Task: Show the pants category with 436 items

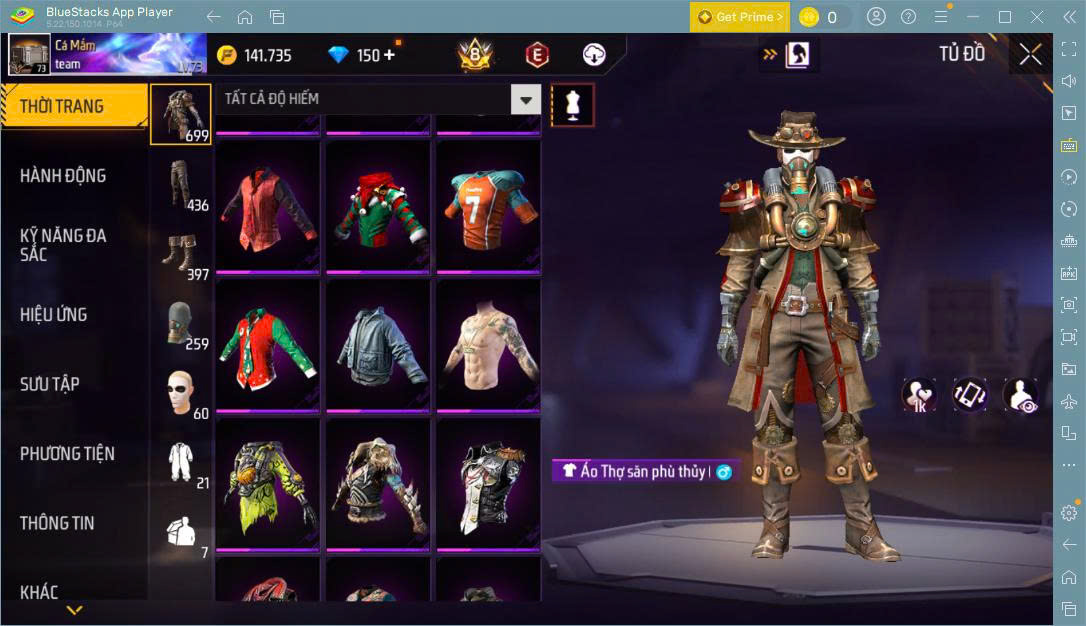Action: (x=181, y=187)
